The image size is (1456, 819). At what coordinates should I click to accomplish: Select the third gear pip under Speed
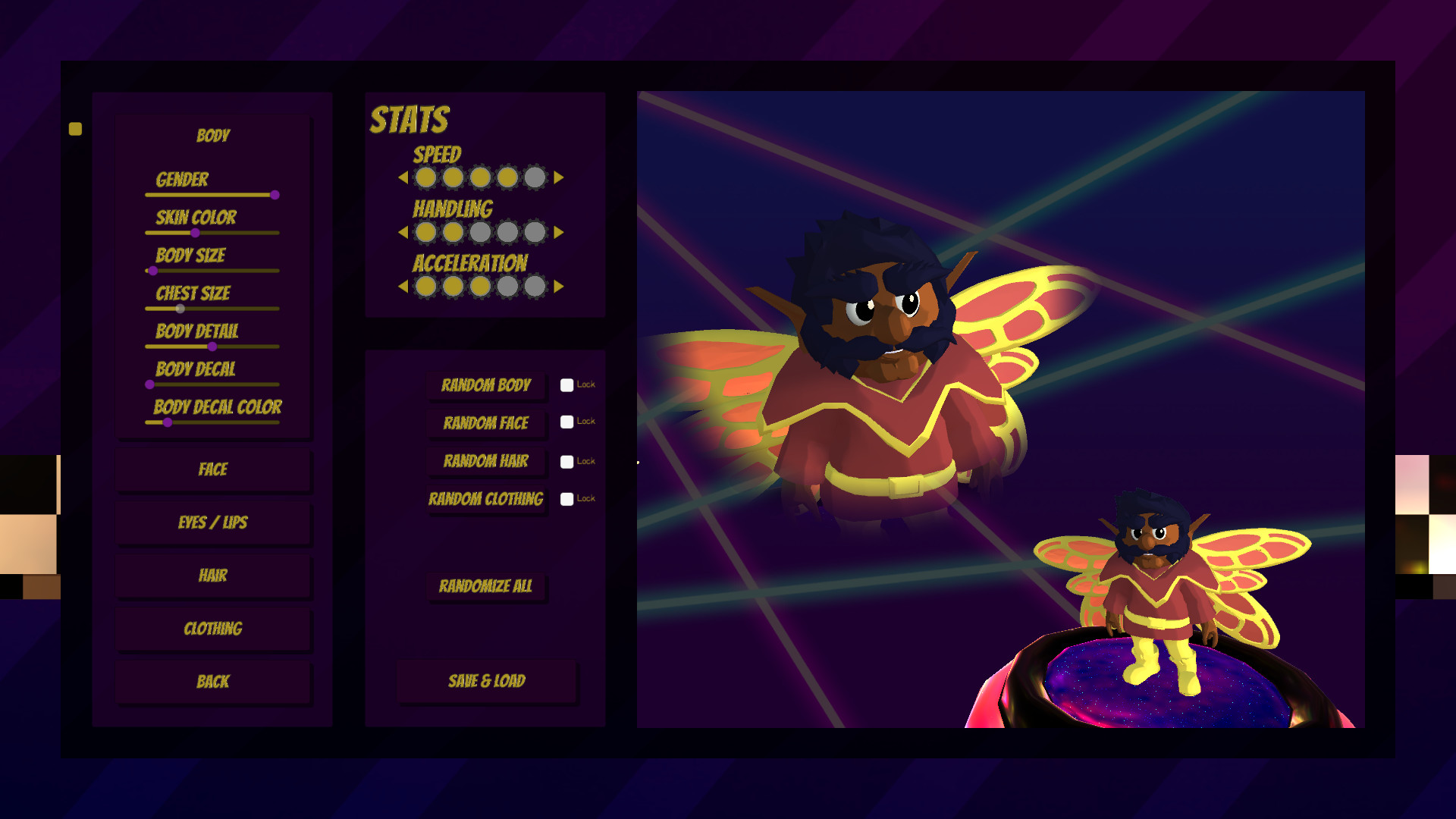[x=481, y=177]
